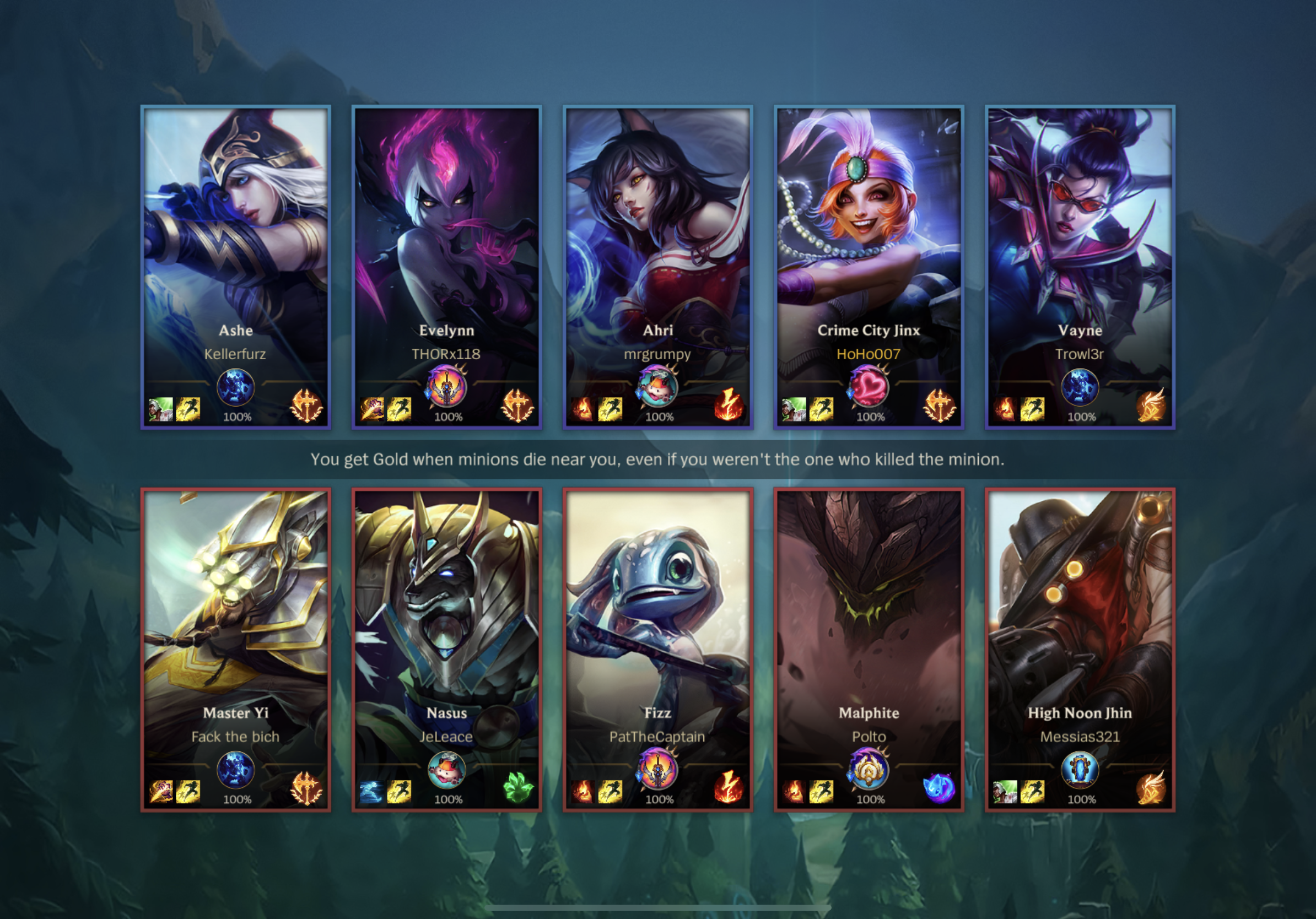
Task: Click the Evelynn card of THORx118
Action: pyautogui.click(x=446, y=241)
